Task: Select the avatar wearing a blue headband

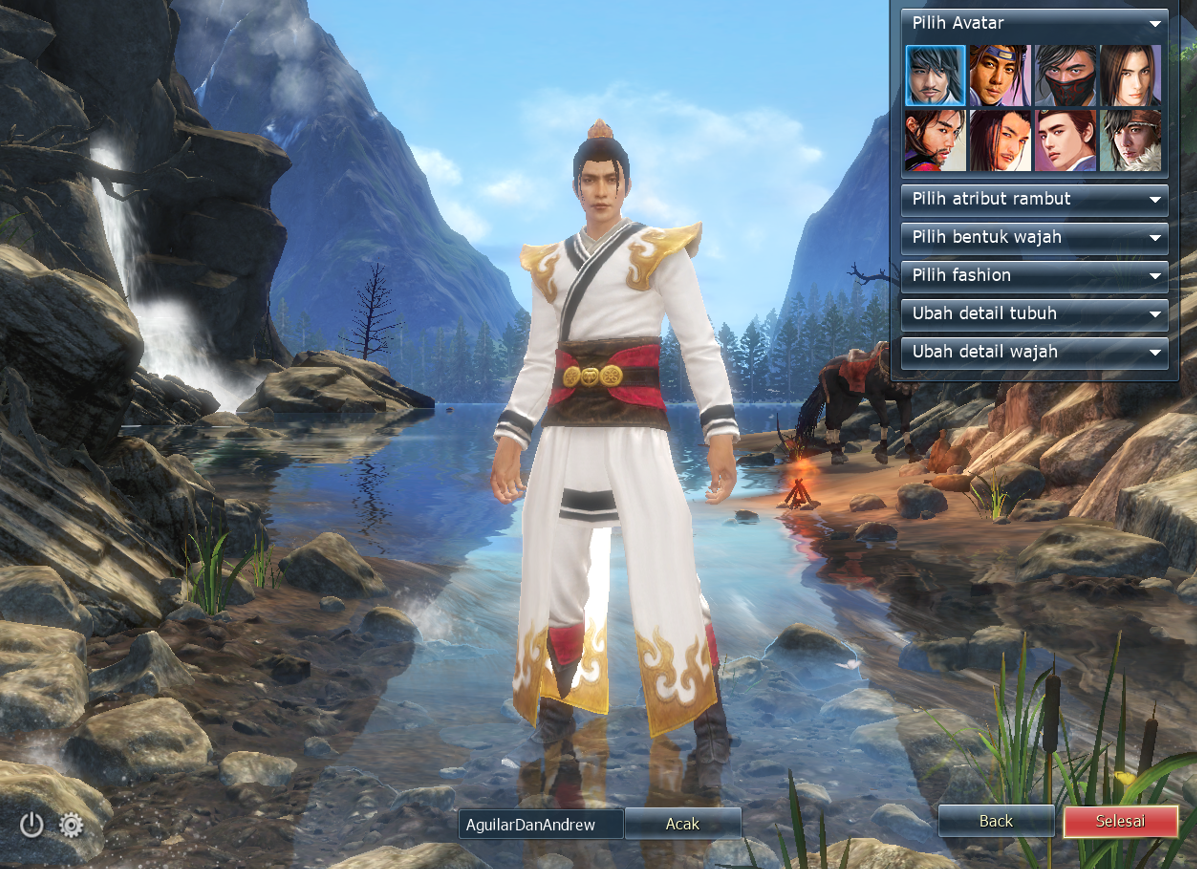Action: point(999,75)
